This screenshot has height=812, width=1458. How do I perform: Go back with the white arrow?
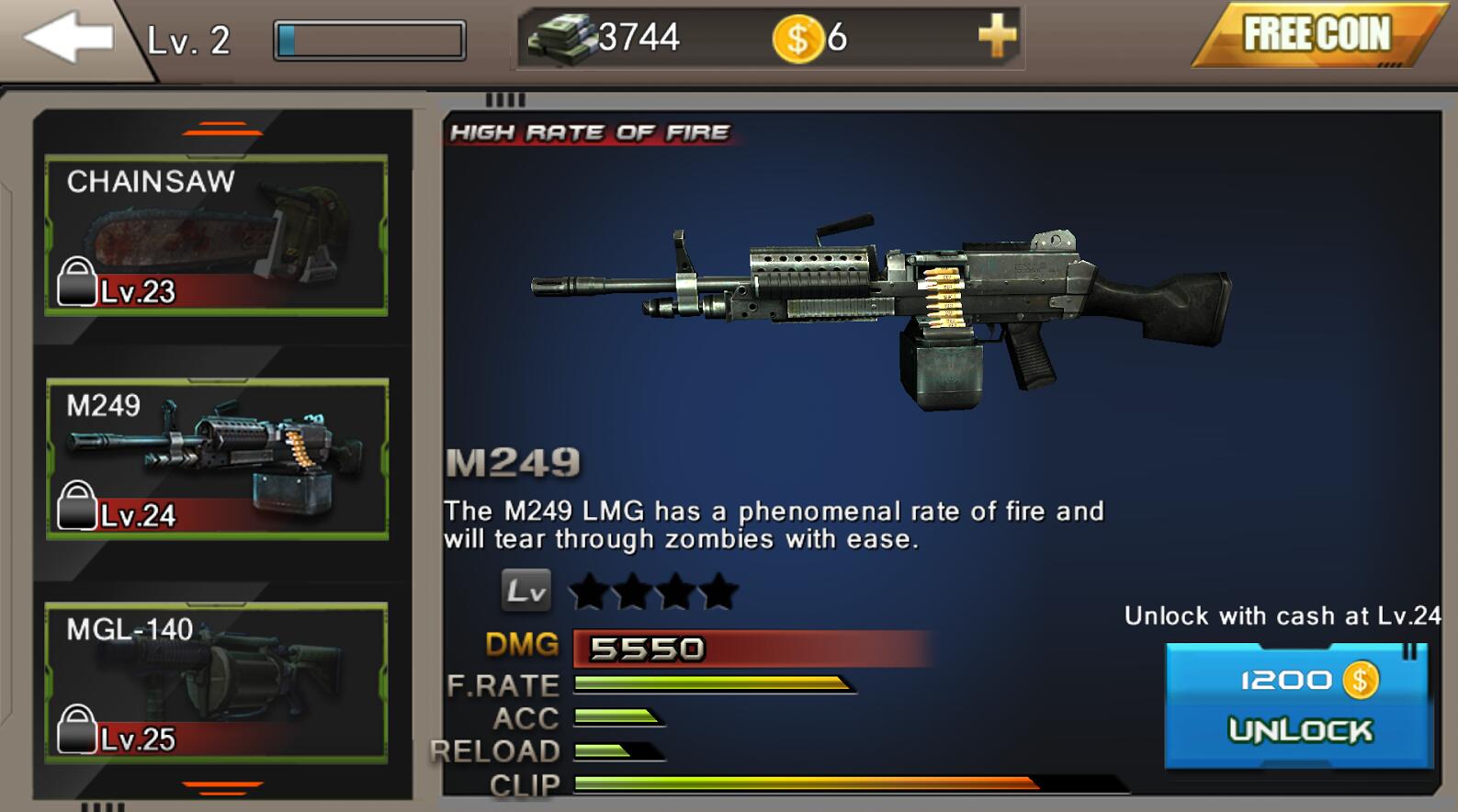click(68, 39)
